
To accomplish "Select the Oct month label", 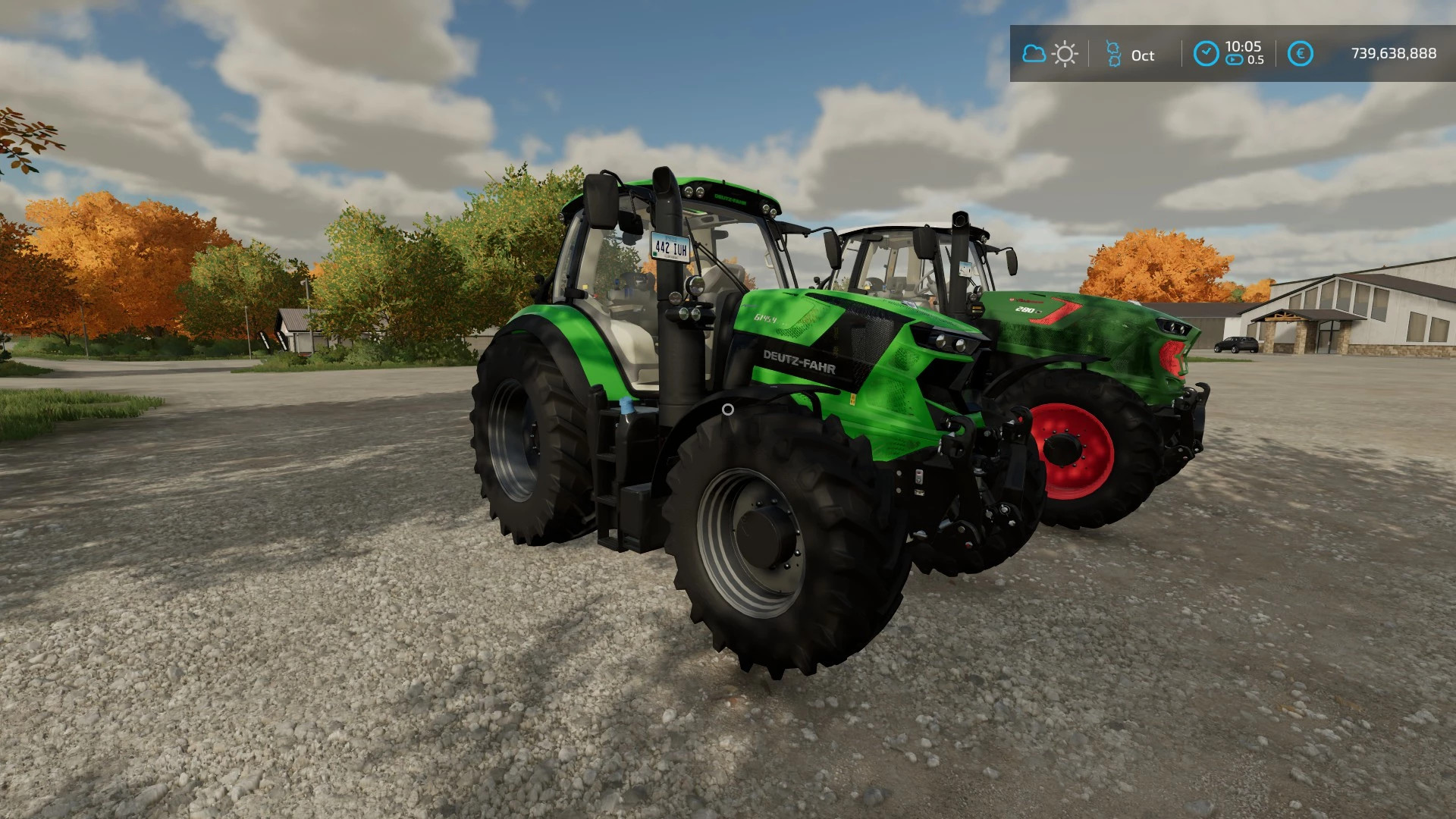I will [x=1143, y=55].
